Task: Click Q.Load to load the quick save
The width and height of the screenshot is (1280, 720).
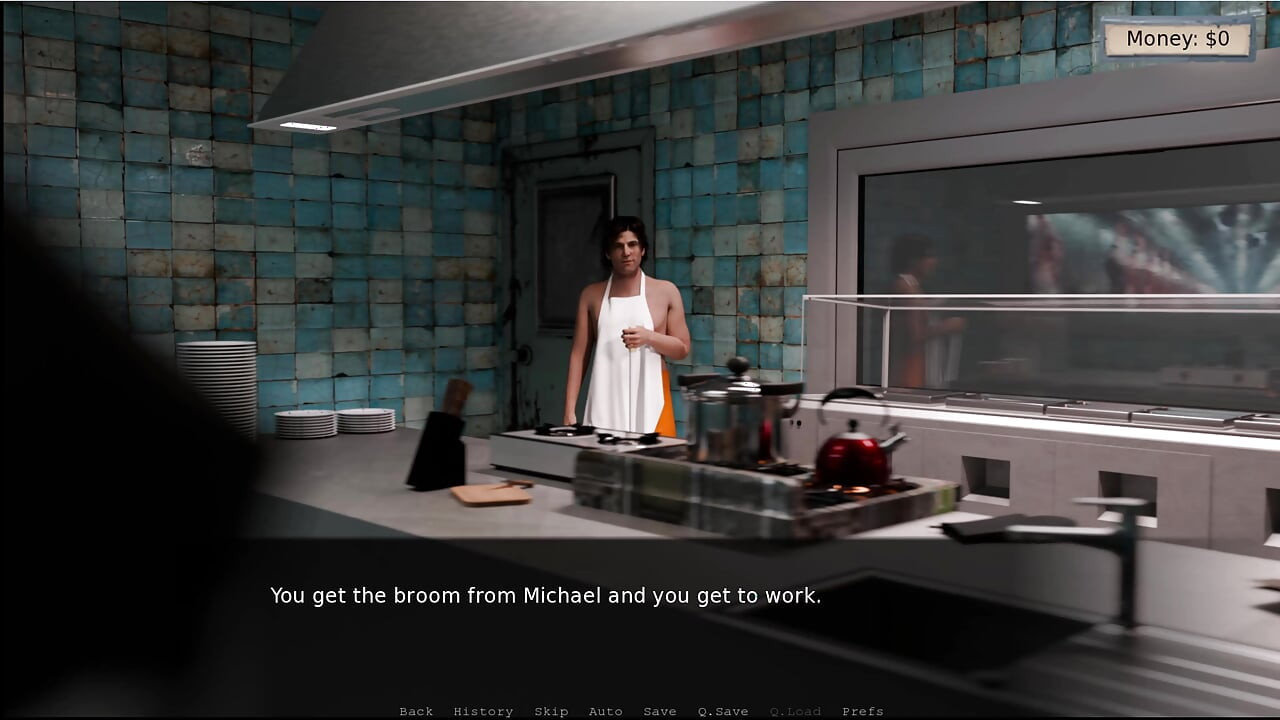Action: 793,711
